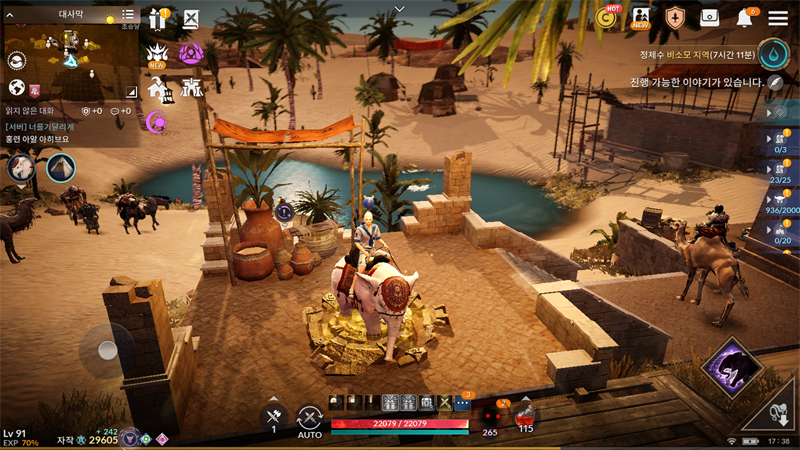Open the pearl shop coin icon marked HOT
The width and height of the screenshot is (800, 450).
click(x=605, y=17)
